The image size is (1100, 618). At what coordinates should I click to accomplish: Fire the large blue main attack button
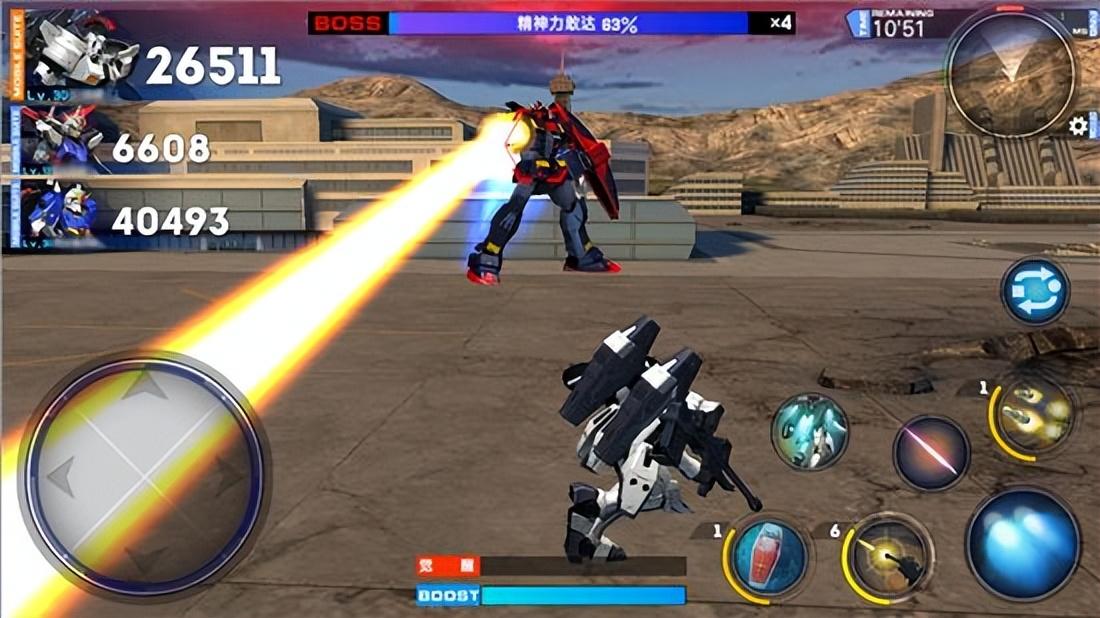tap(1024, 544)
